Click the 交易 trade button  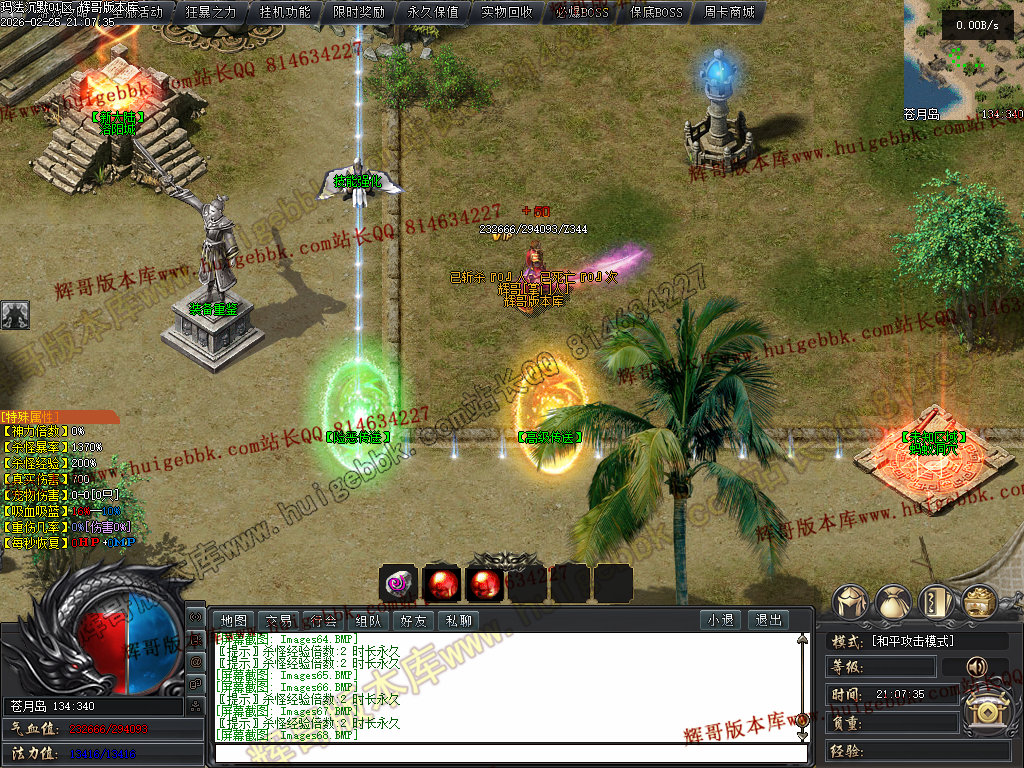[x=279, y=620]
